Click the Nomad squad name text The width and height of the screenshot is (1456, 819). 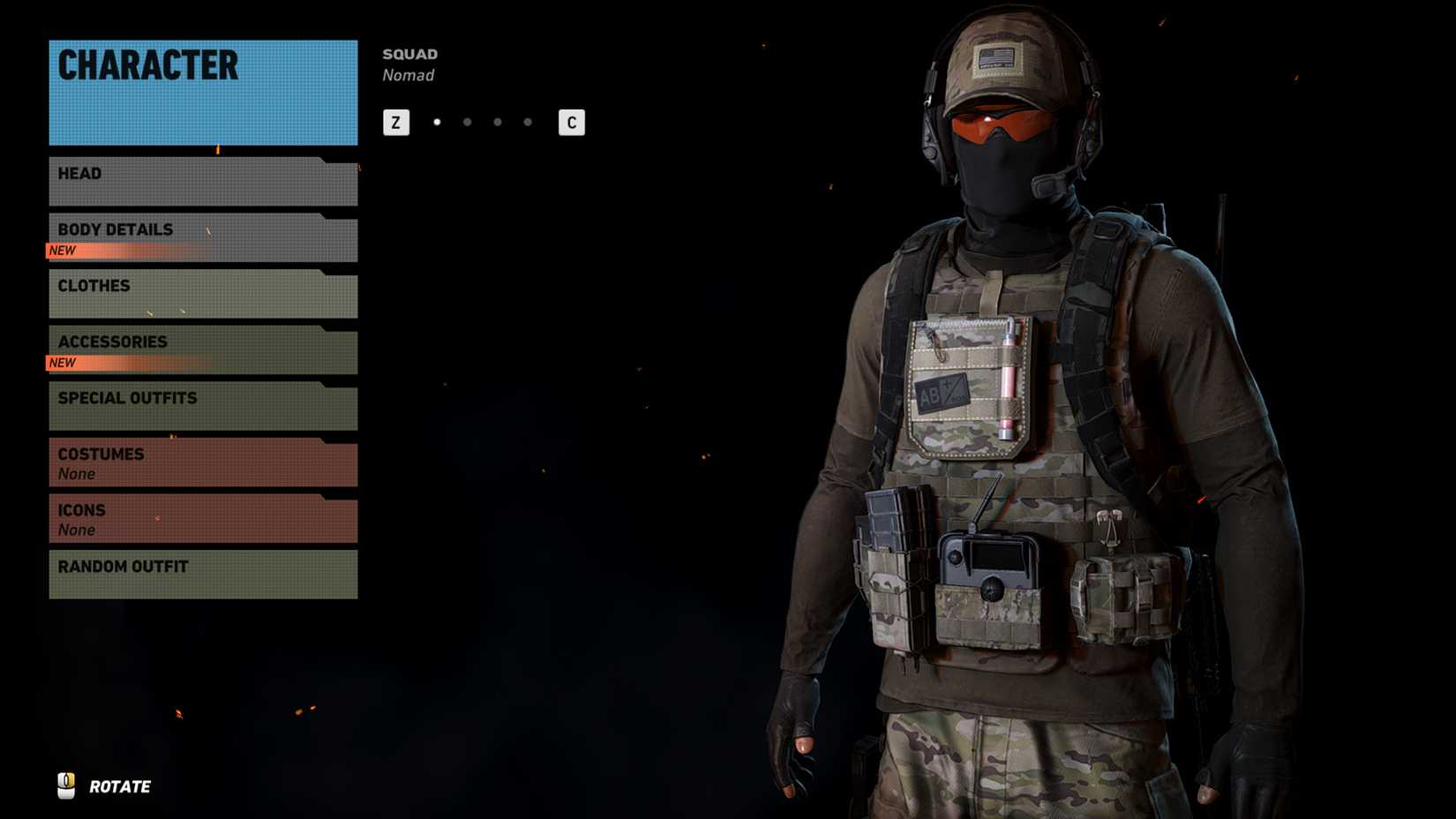[x=408, y=75]
